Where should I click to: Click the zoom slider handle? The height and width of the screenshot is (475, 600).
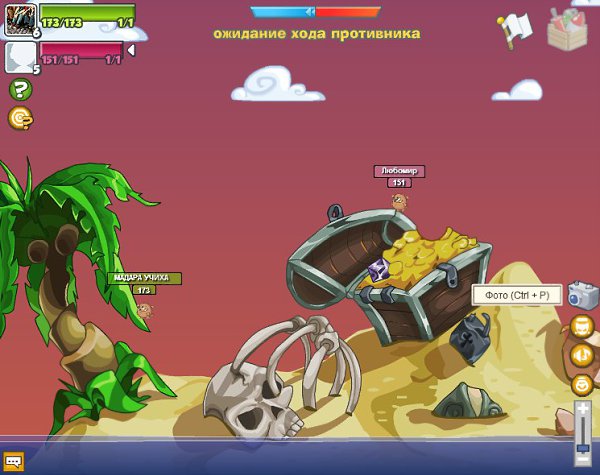[x=583, y=449]
